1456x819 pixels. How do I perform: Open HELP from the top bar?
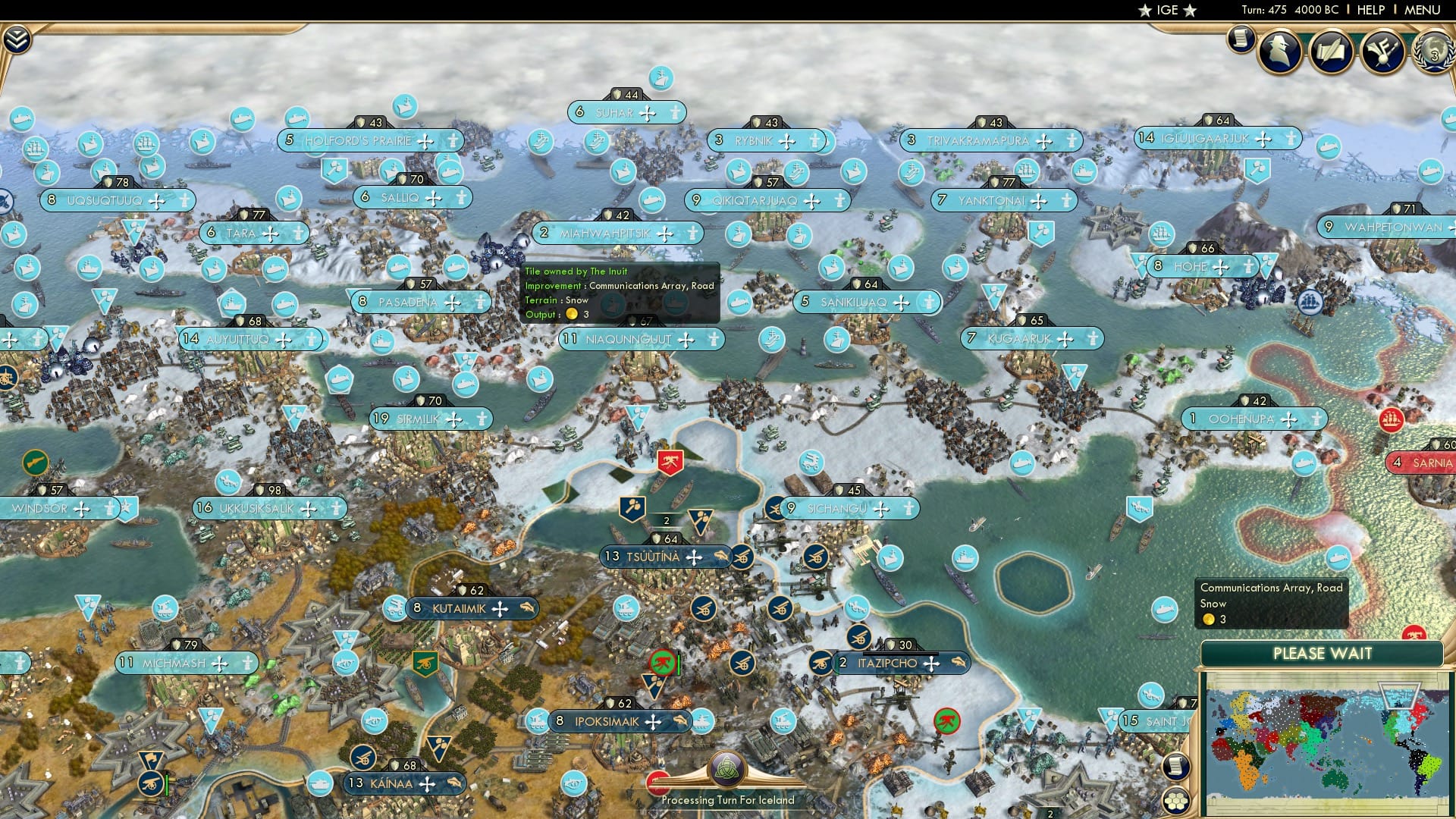point(1370,10)
